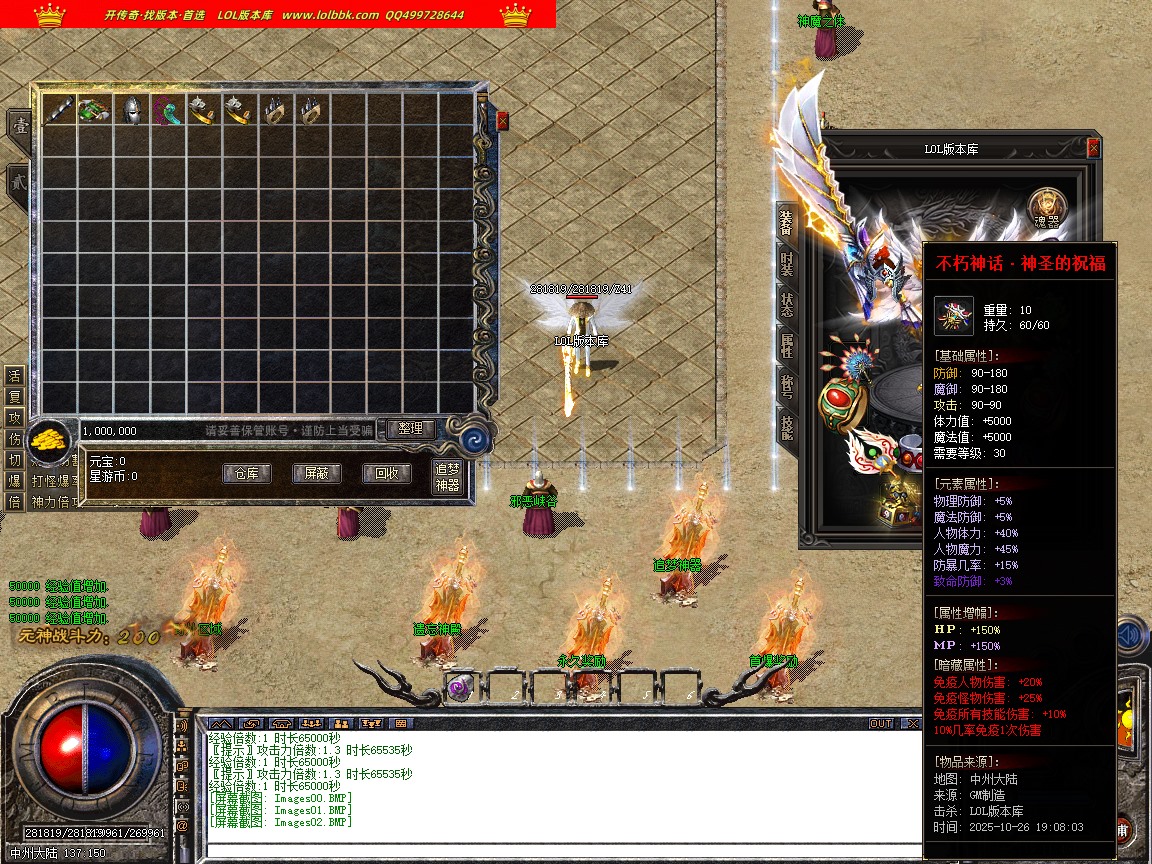Click the 回收 recycle button

[x=386, y=473]
